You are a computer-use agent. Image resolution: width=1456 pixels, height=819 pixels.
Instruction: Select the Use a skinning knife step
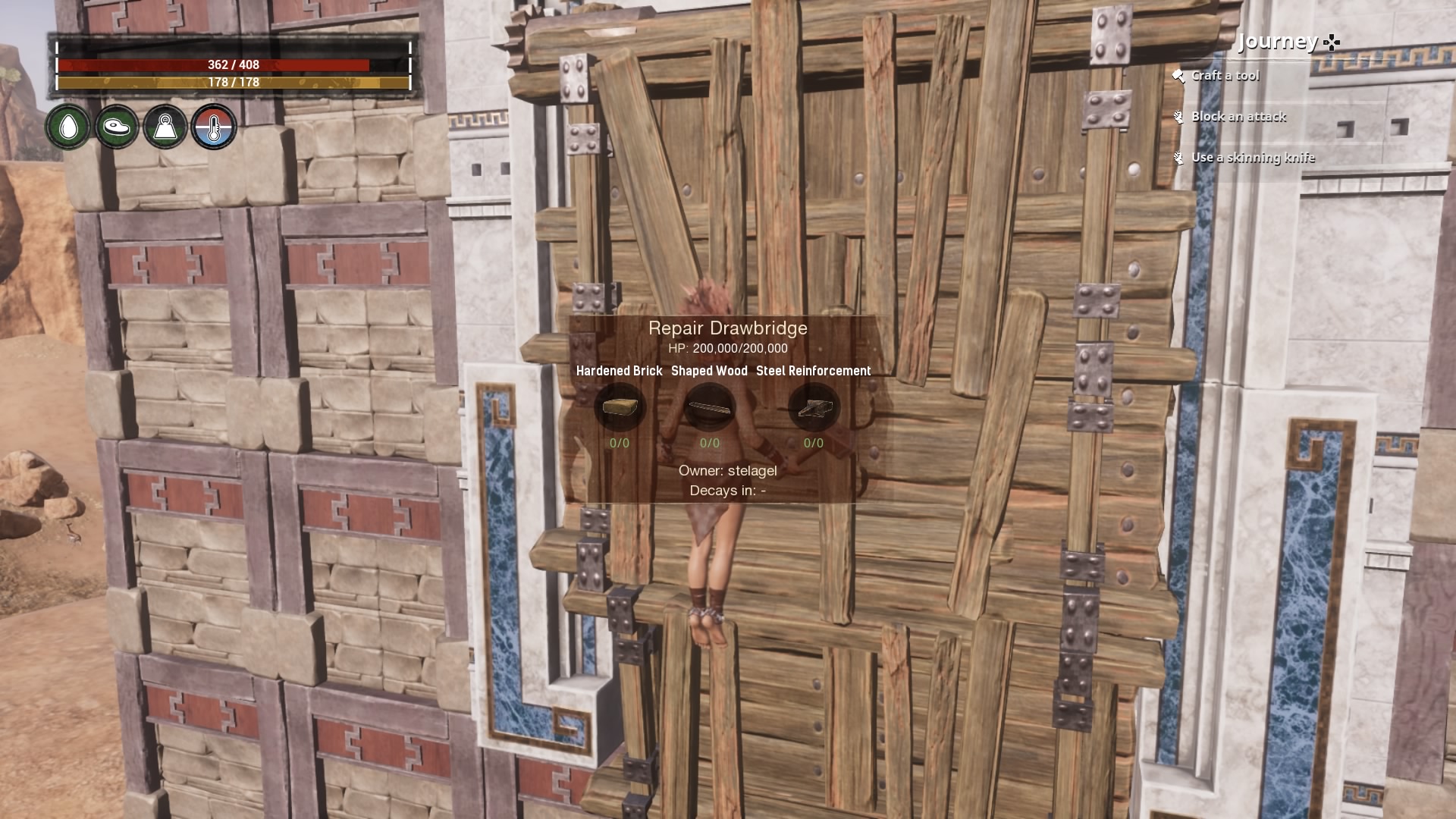coord(1253,158)
